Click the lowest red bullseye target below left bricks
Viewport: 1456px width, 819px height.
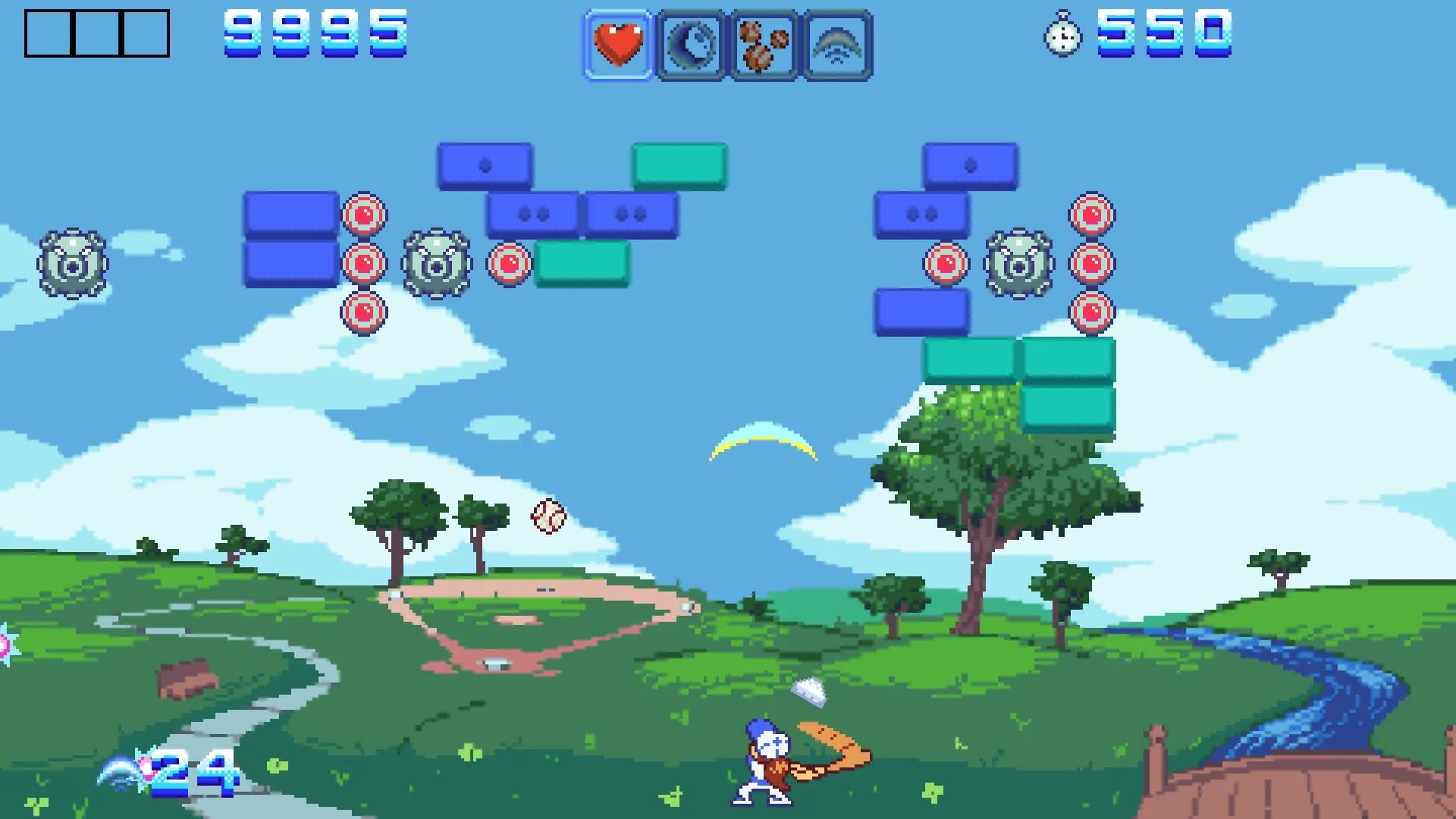[364, 311]
